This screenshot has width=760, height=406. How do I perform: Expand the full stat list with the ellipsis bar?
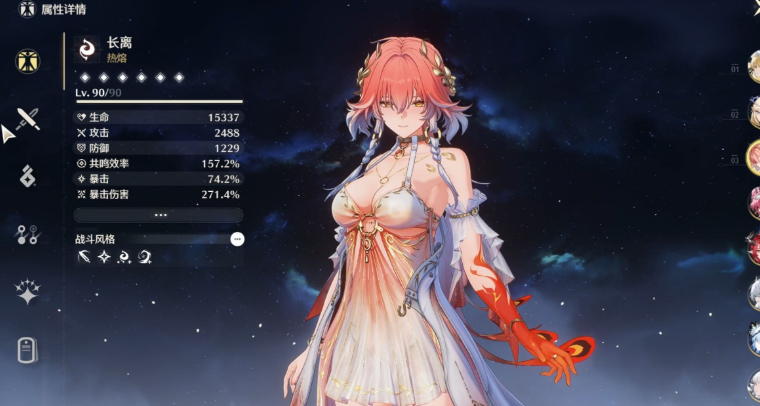click(159, 215)
